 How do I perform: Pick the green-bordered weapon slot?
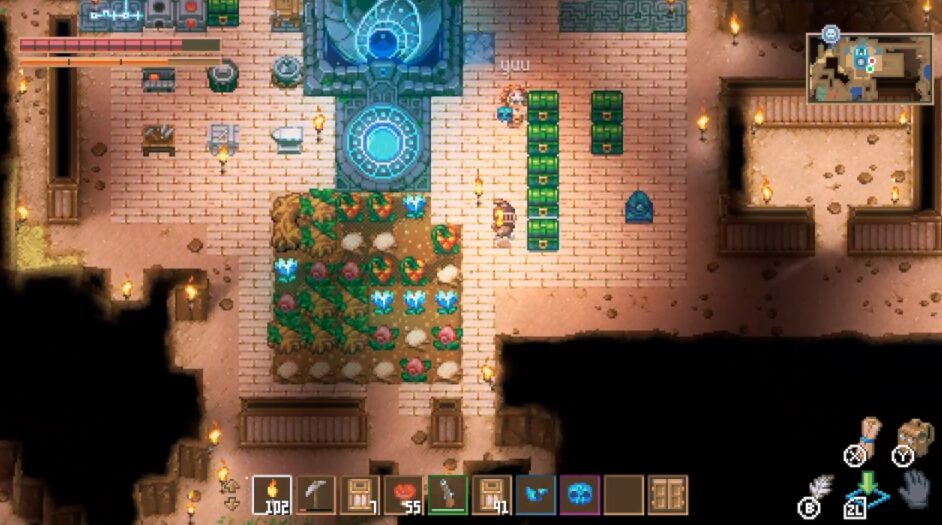[447, 494]
